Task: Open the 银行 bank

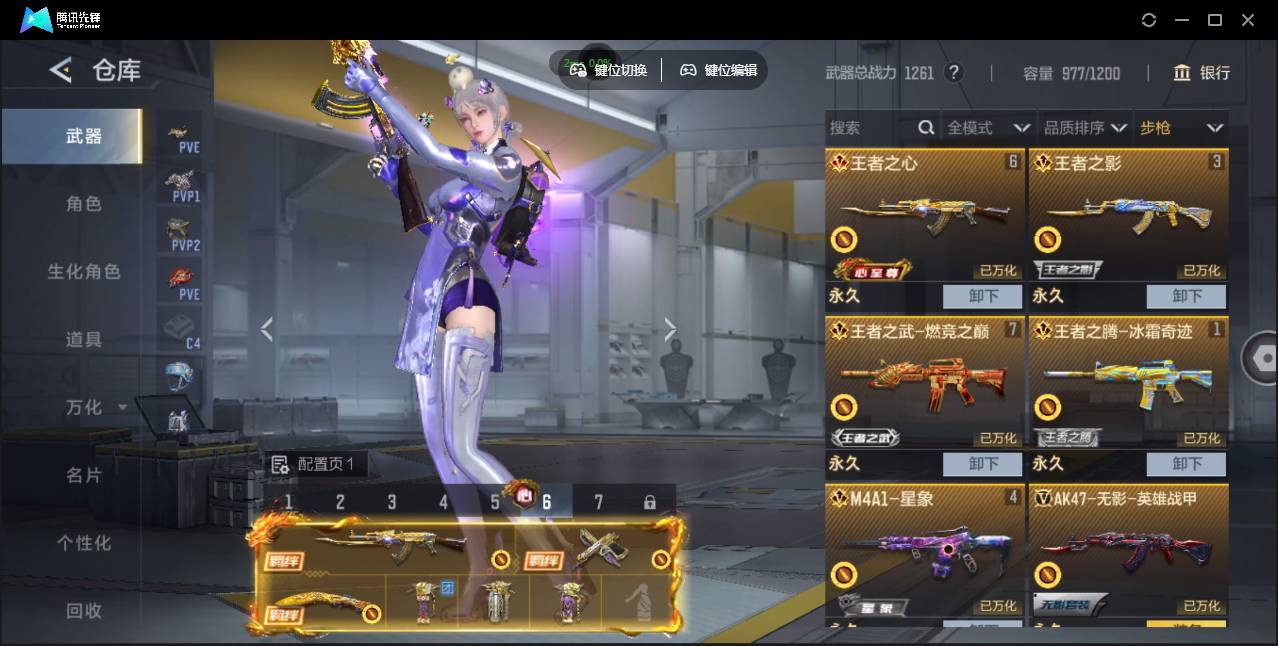Action: coord(1202,73)
